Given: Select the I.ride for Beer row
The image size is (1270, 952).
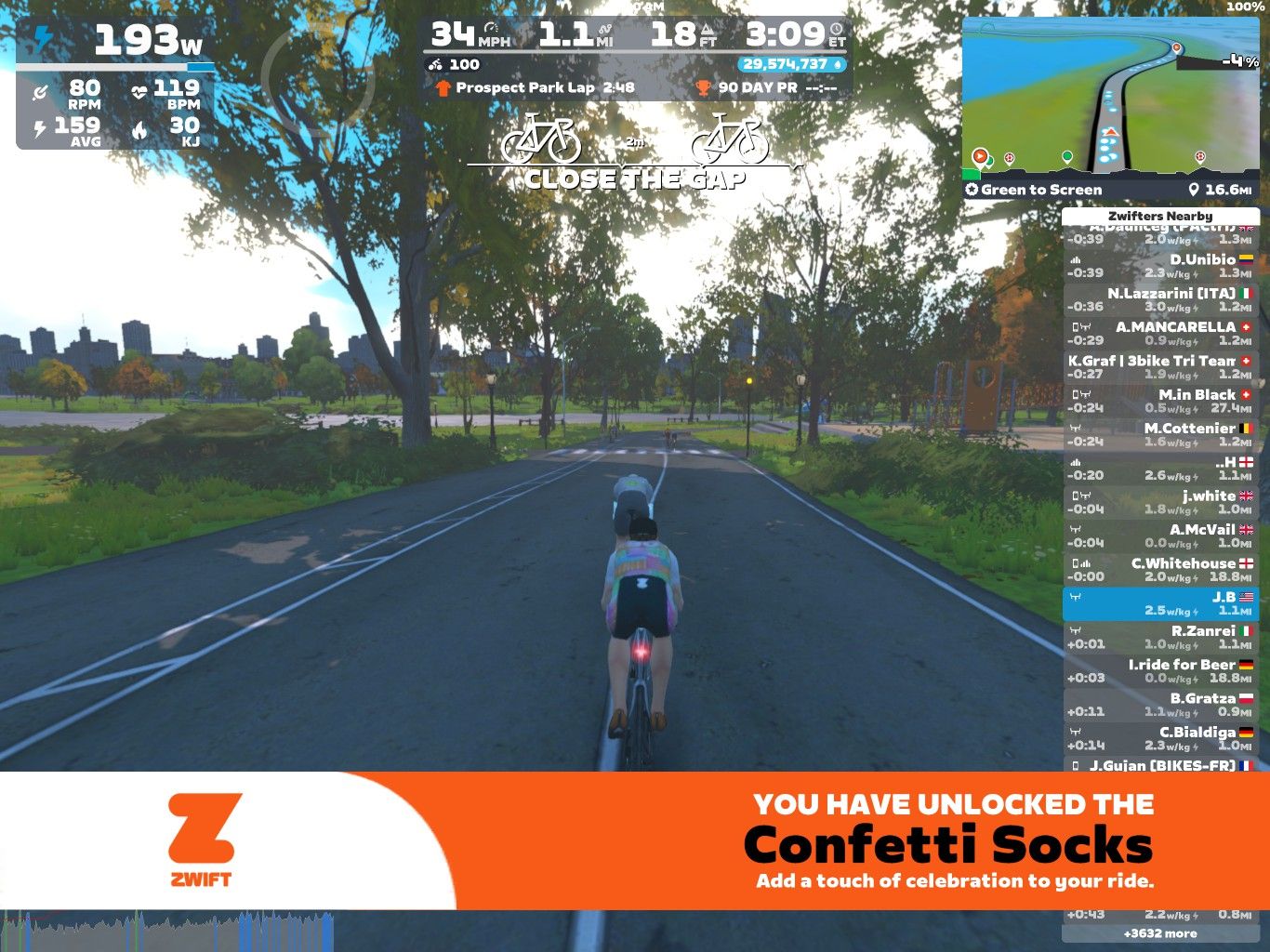Looking at the screenshot, I should [x=1160, y=671].
